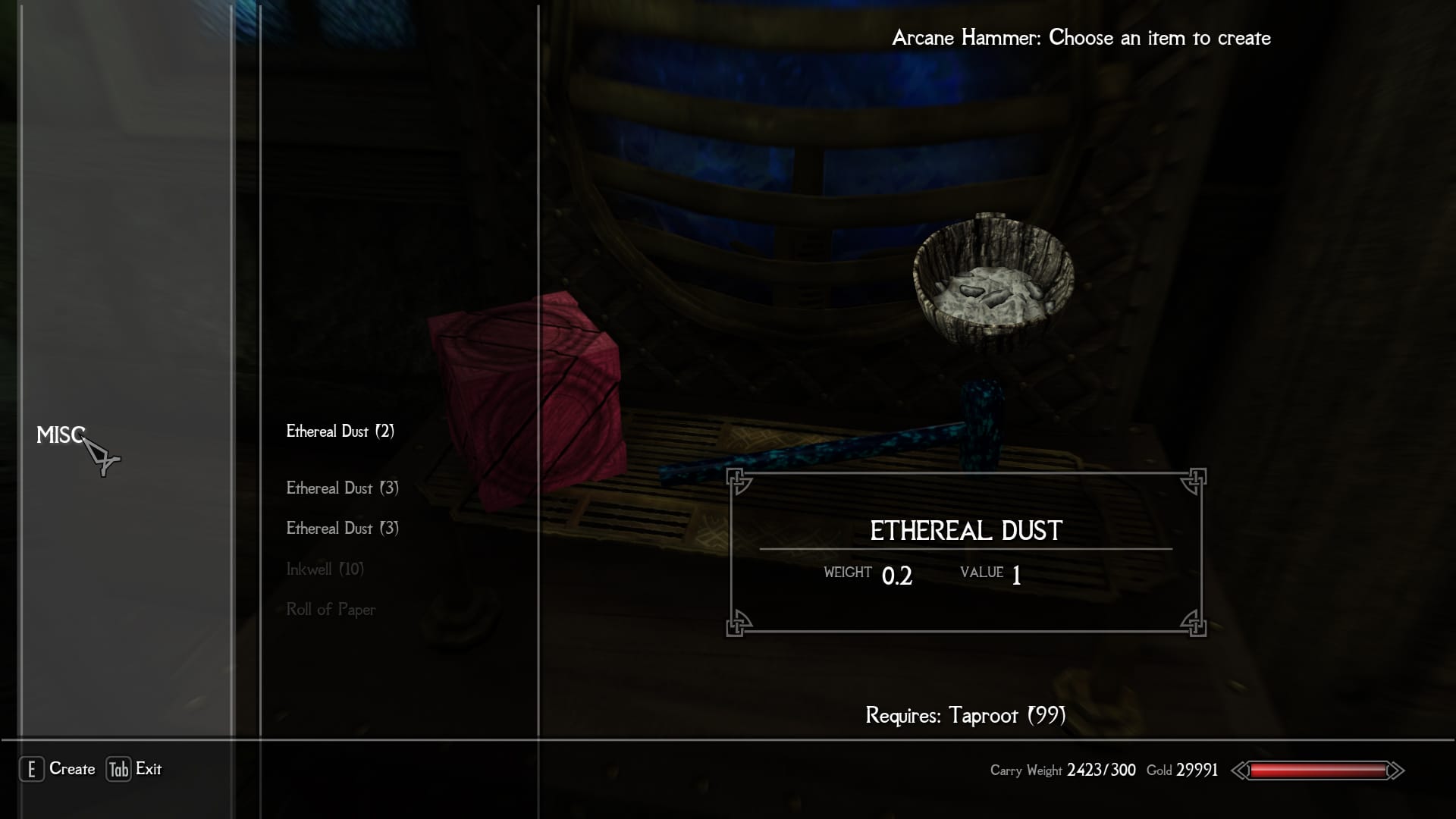Choose the Ethereal Dust (2) recipe
Image resolution: width=1456 pixels, height=819 pixels.
point(340,431)
